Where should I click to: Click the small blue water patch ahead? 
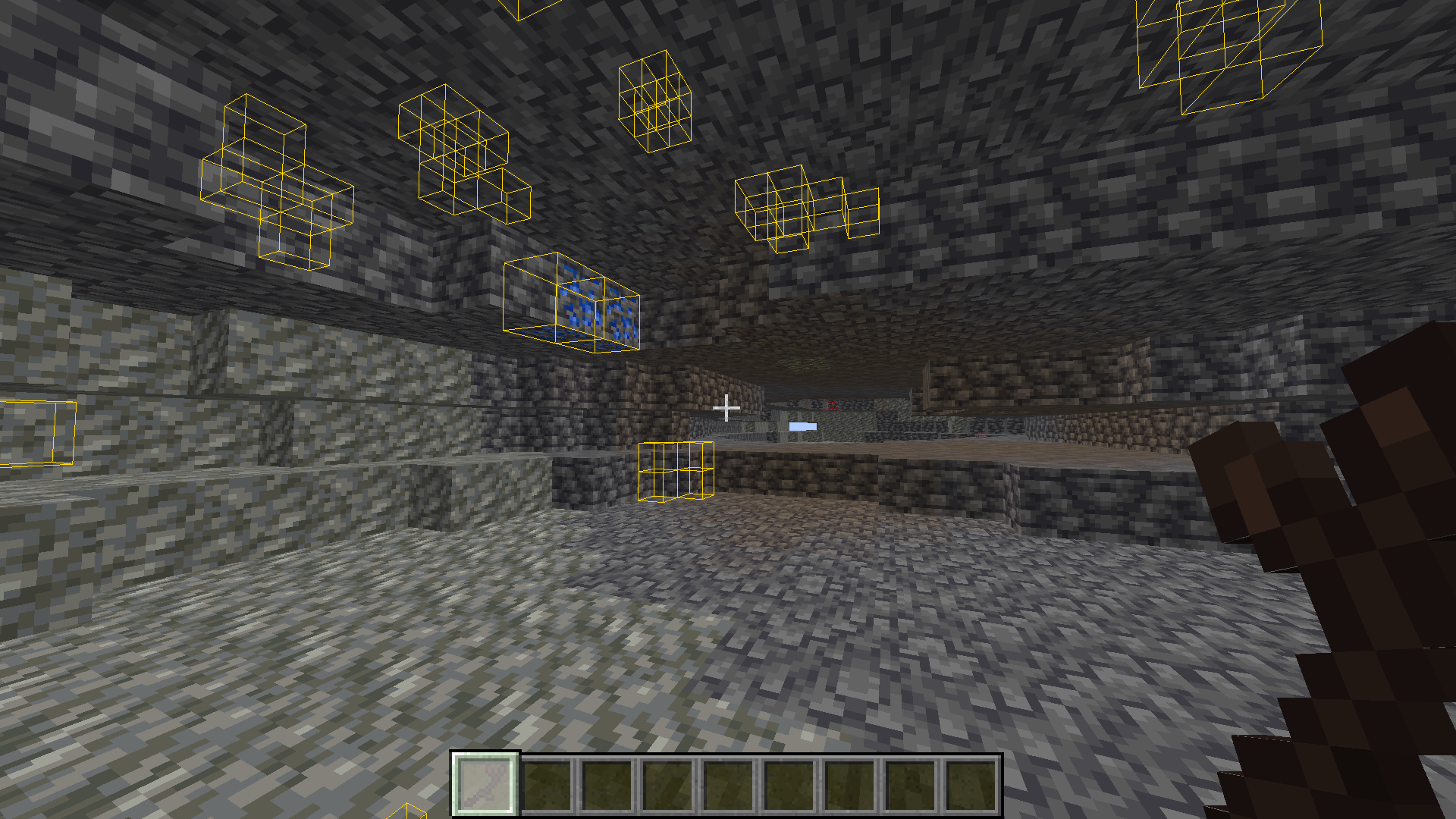[x=802, y=426]
